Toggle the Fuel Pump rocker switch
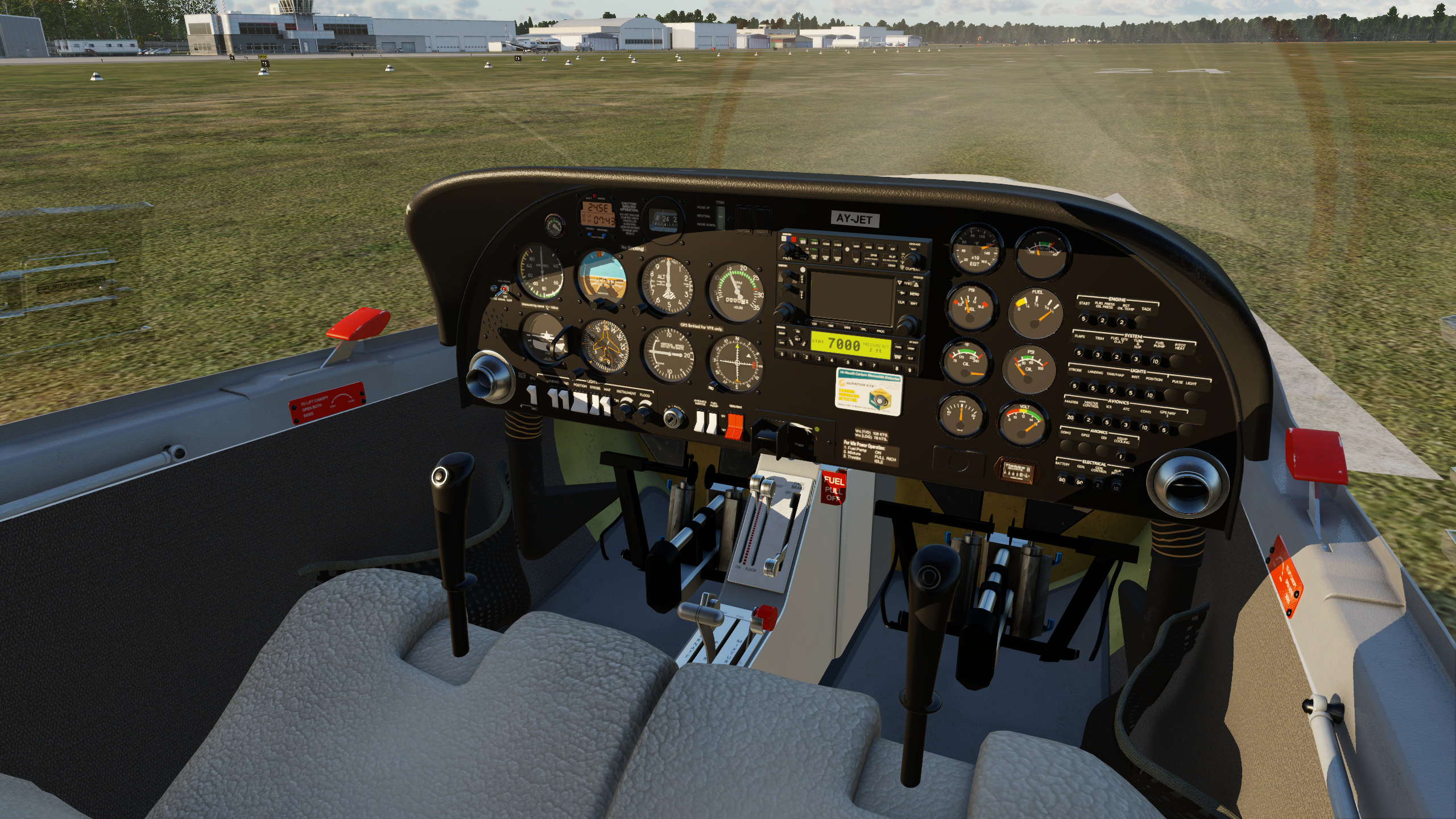This screenshot has height=819, width=1456. [712, 423]
